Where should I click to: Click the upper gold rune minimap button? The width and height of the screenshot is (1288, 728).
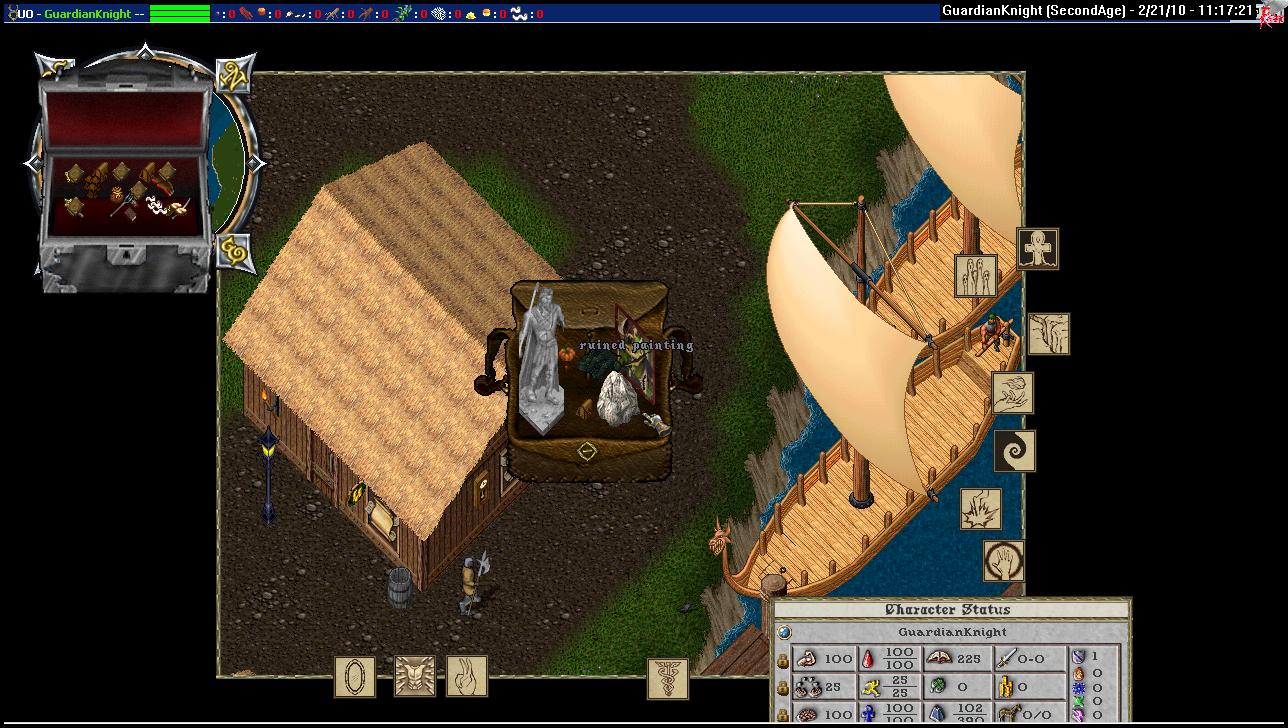234,74
